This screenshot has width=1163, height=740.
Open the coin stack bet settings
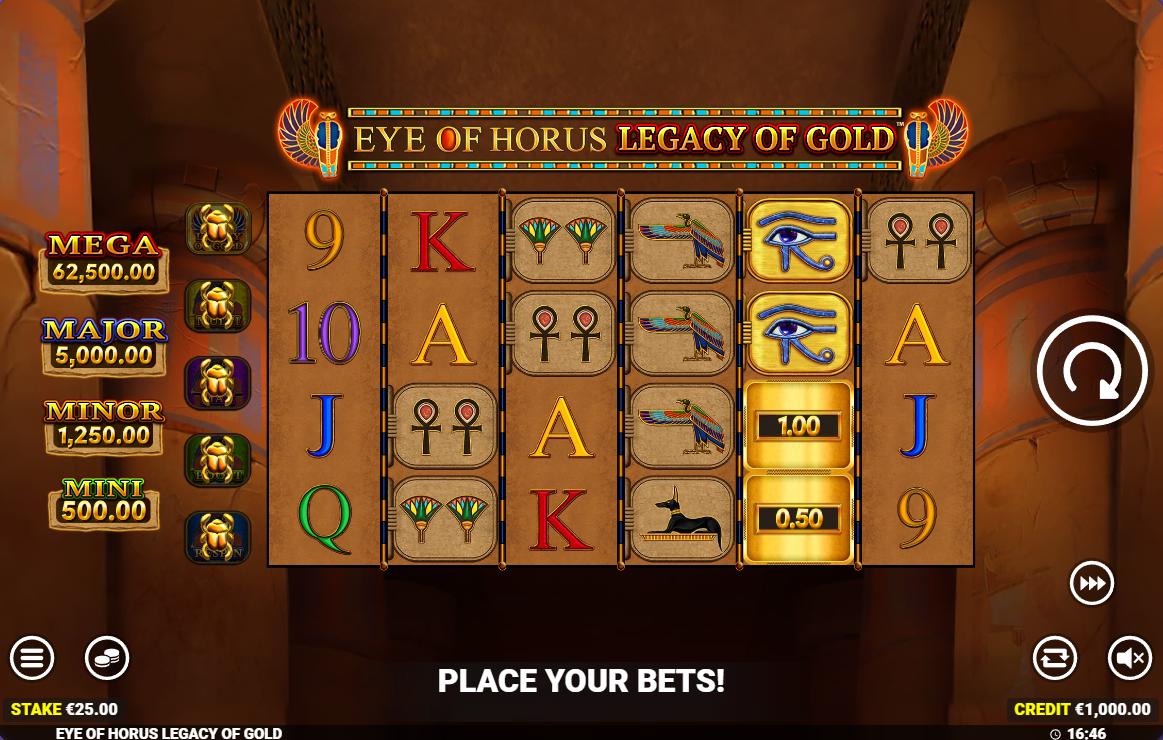(107, 658)
